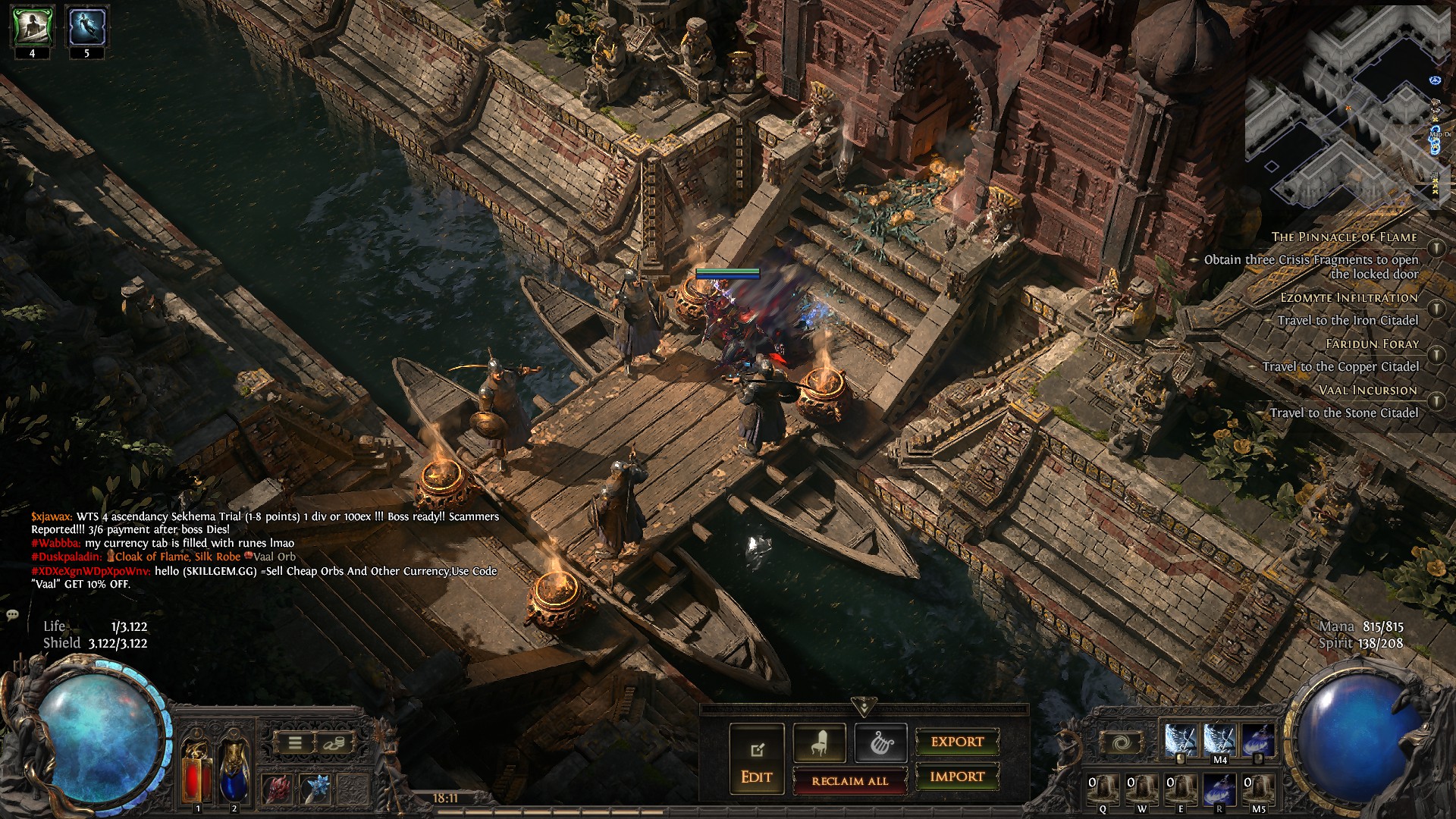Import a hideout layout
1456x819 pixels.
(x=957, y=777)
